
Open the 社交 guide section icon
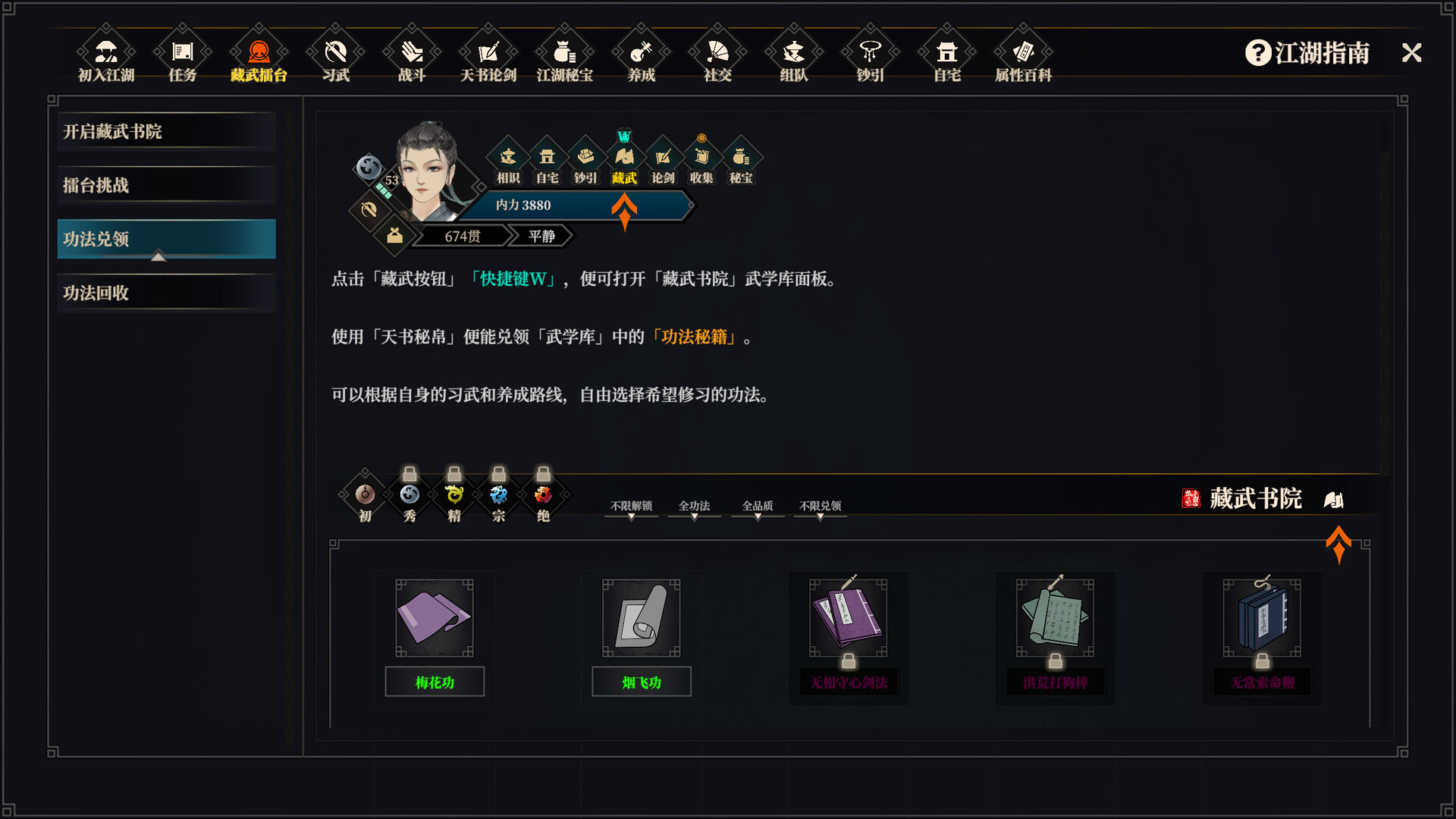tap(717, 57)
